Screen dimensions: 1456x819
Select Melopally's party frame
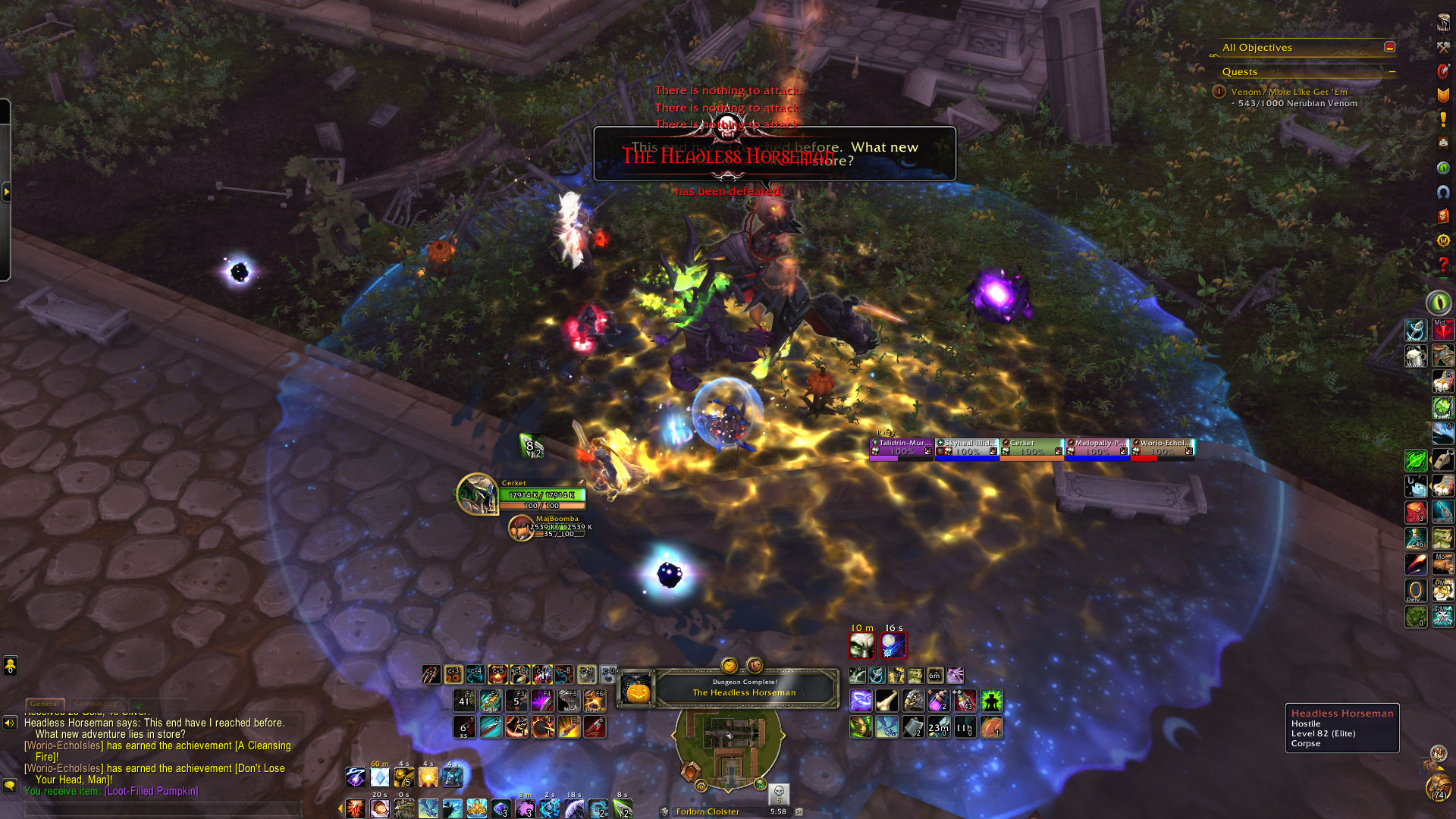(x=1097, y=447)
